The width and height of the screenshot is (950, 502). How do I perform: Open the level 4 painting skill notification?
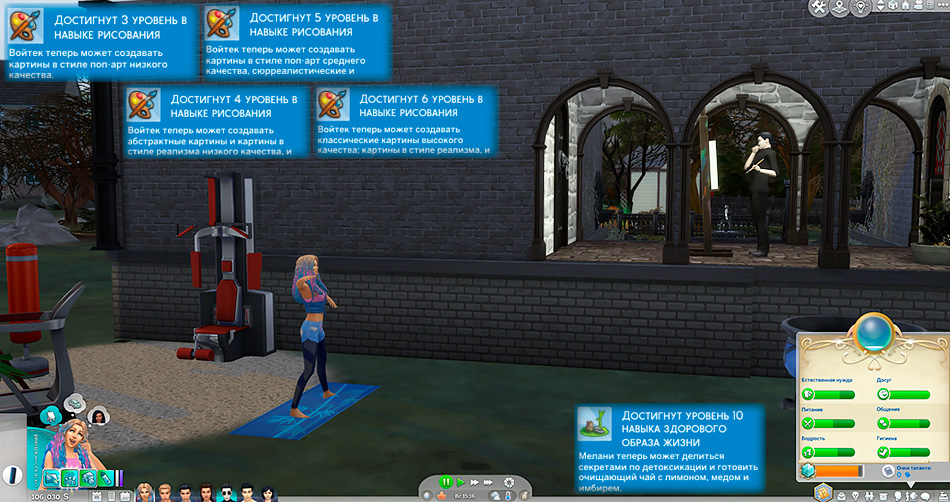[215, 120]
